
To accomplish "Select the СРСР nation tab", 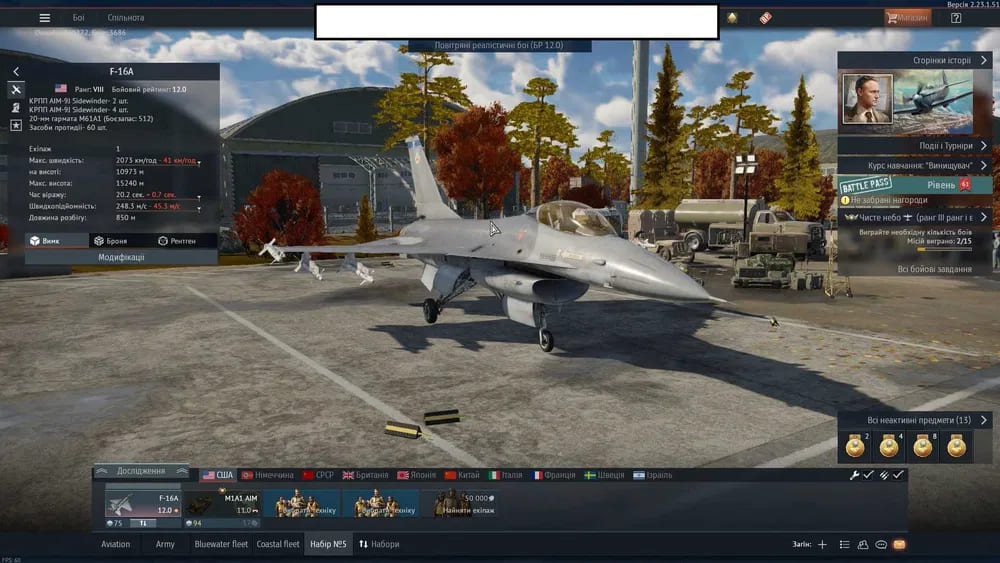I will (319, 475).
